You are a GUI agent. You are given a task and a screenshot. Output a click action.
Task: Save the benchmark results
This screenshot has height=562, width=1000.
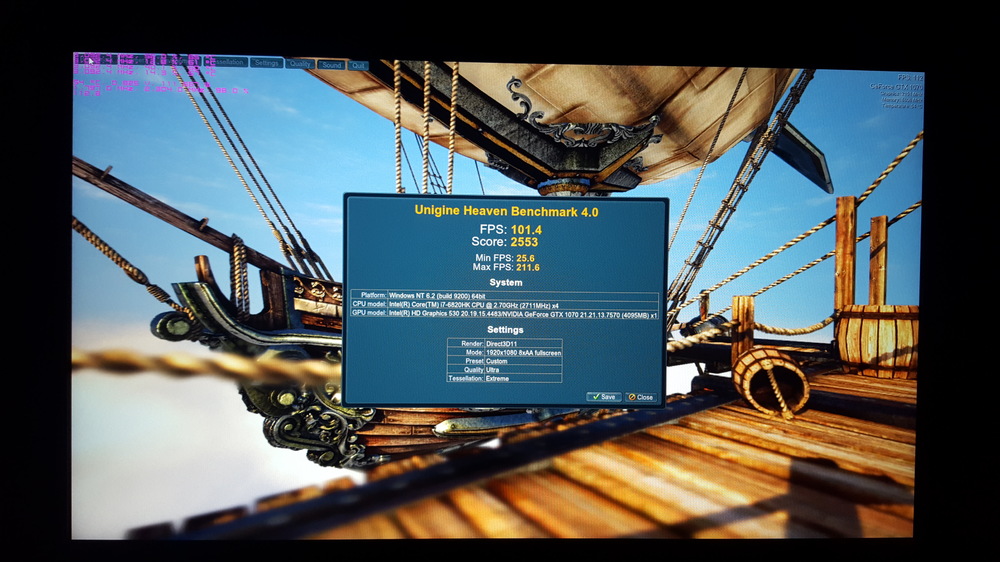(603, 397)
